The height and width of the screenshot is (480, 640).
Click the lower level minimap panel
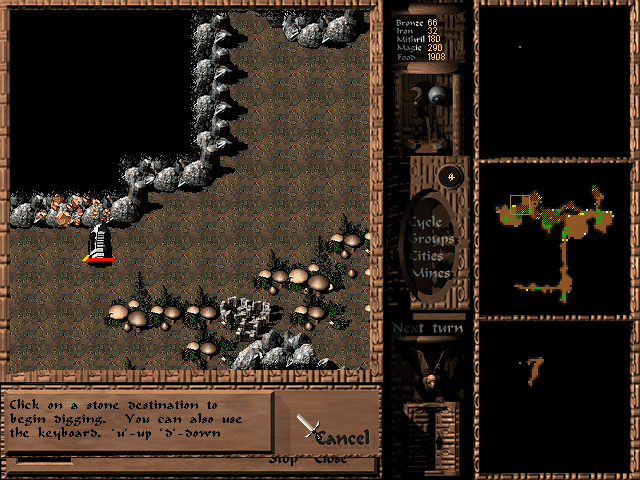[556, 396]
